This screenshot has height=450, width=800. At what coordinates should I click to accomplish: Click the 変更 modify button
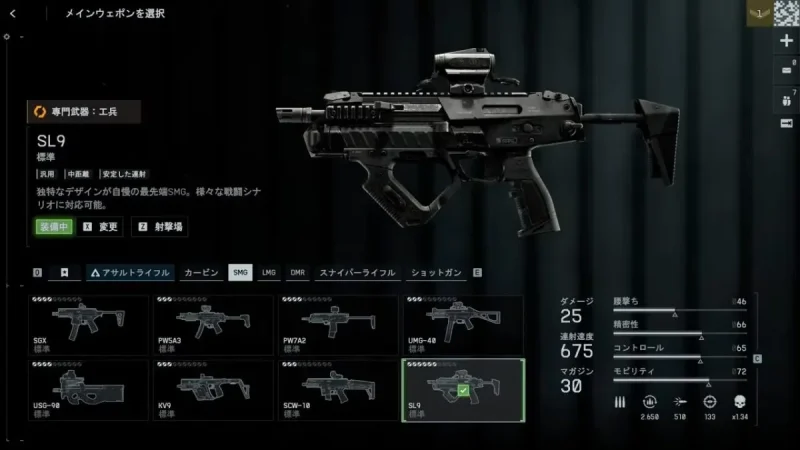pos(103,227)
